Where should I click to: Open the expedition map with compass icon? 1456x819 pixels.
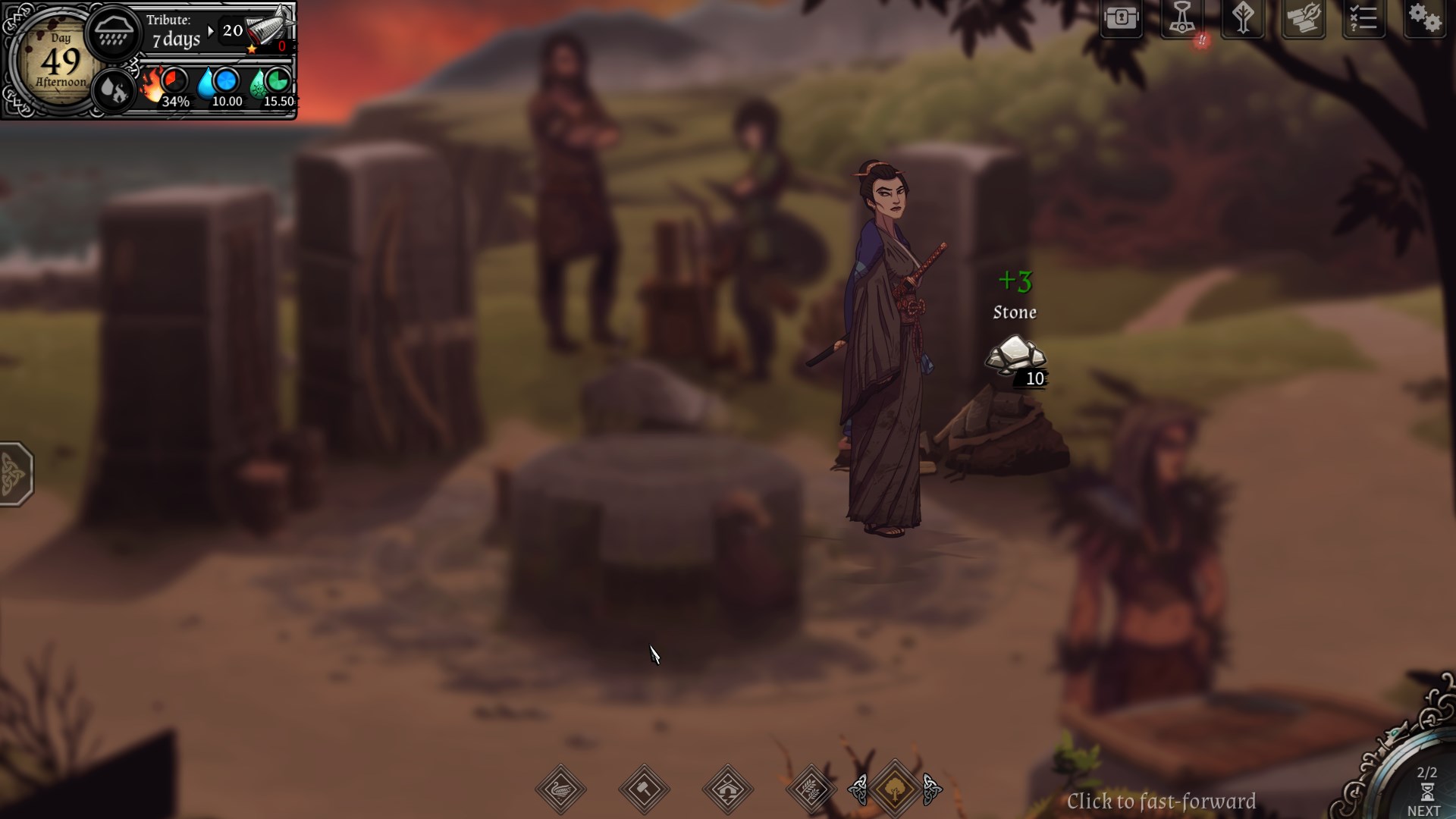tap(1304, 19)
